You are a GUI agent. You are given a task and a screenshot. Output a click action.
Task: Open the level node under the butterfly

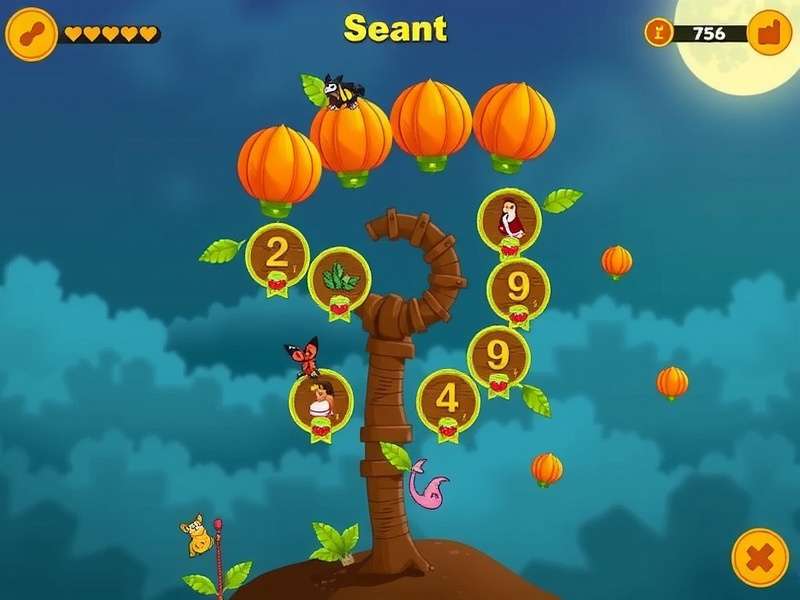(321, 400)
